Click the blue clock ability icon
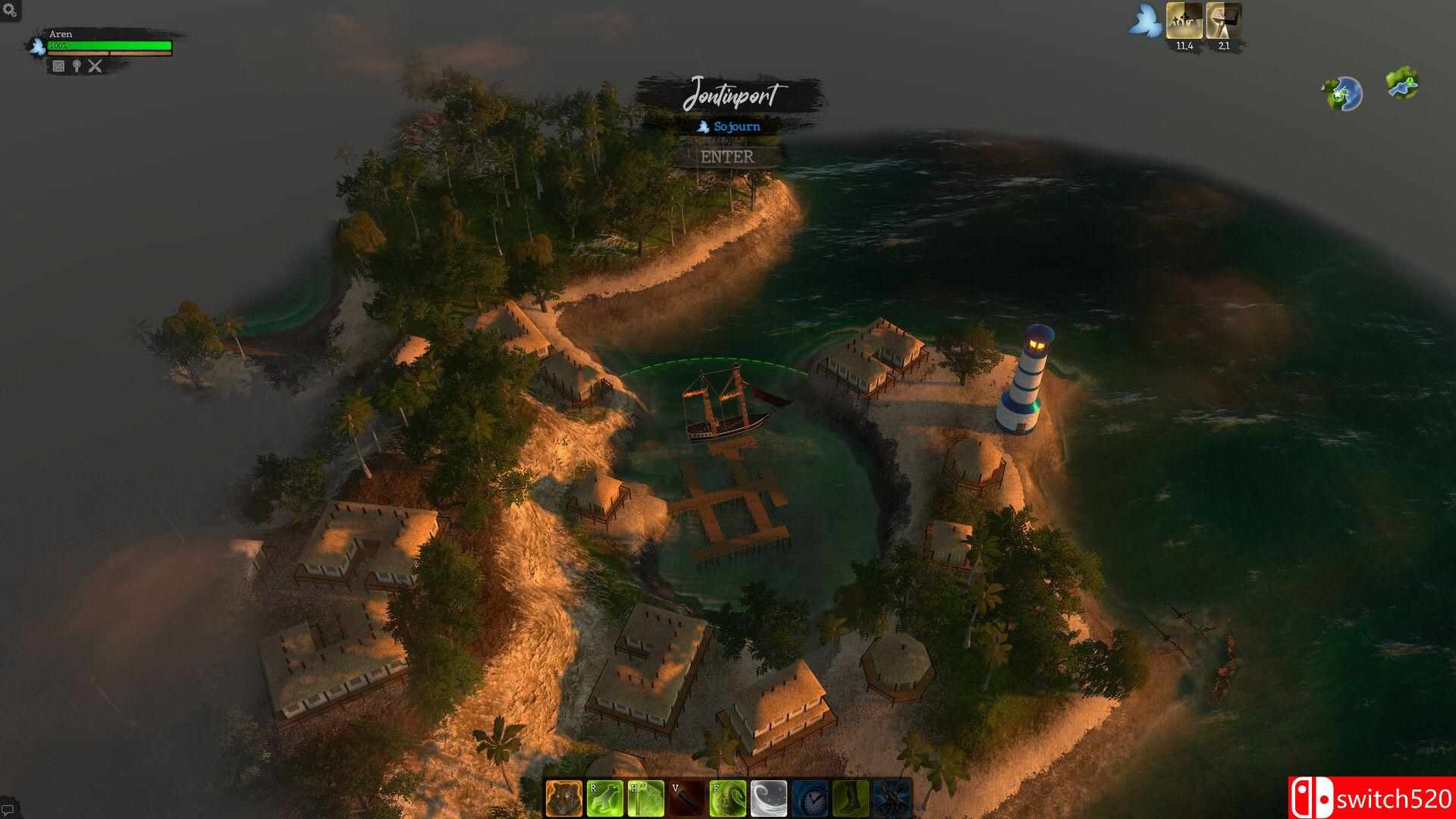 [x=809, y=799]
